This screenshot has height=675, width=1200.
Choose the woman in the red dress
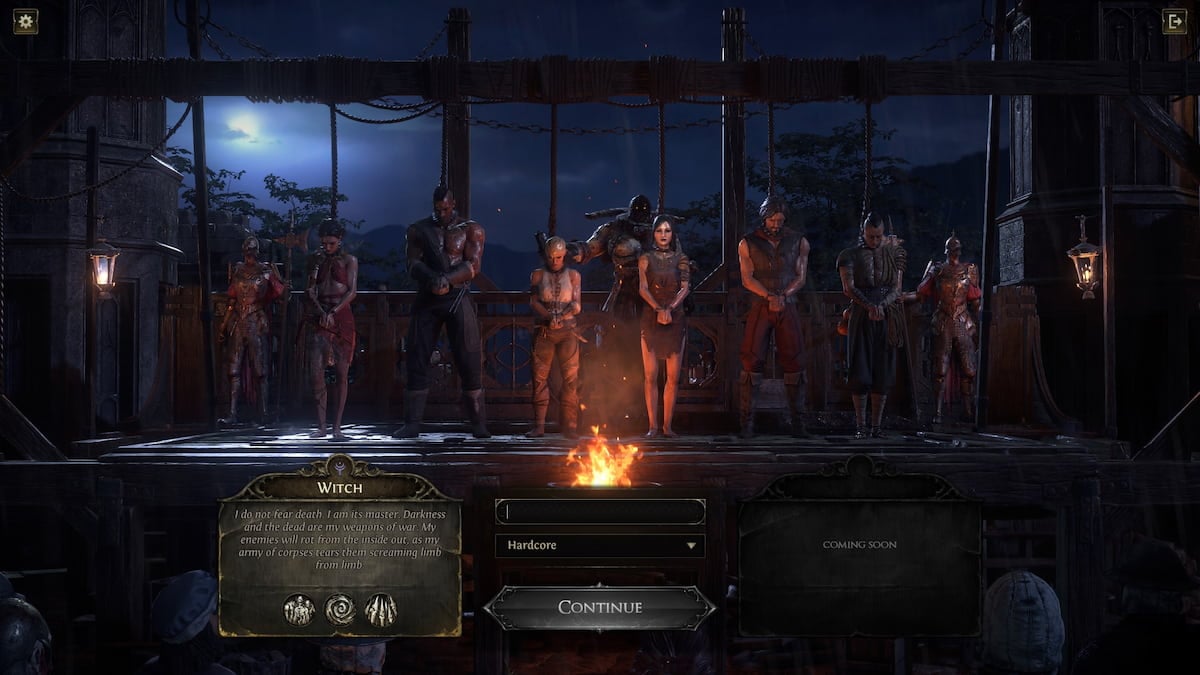pos(331,320)
